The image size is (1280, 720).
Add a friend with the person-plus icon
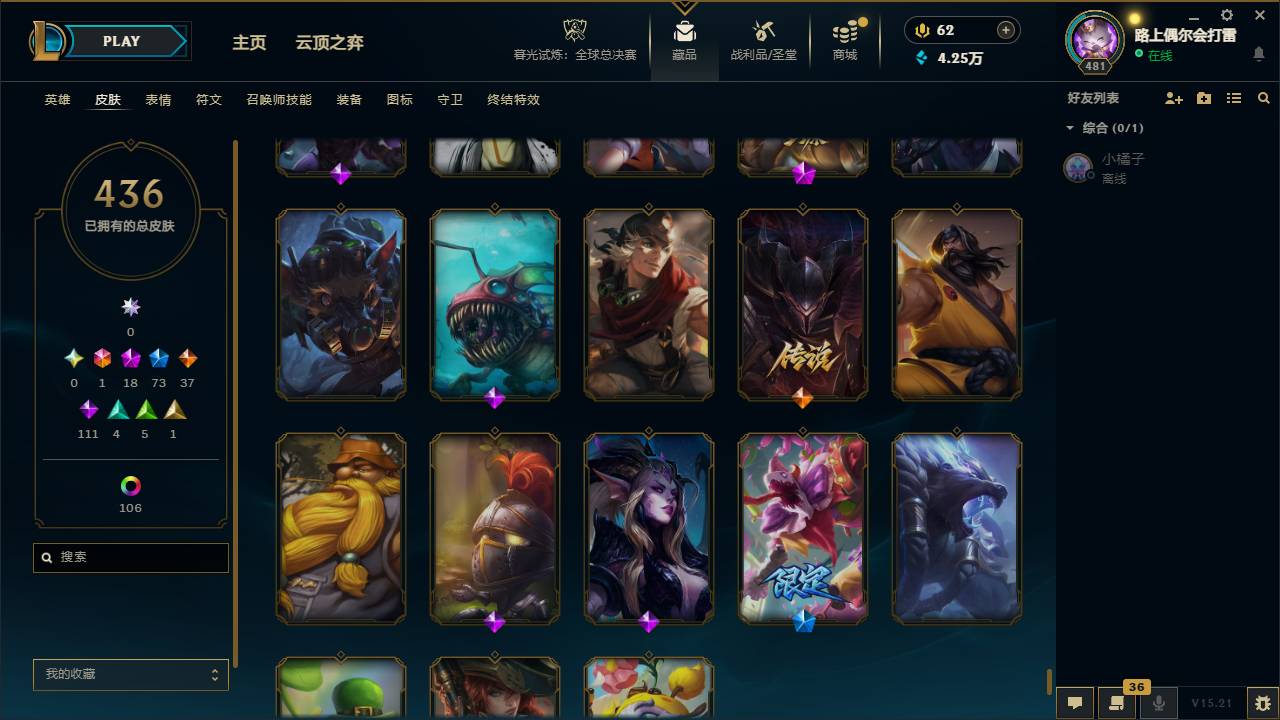(1174, 98)
